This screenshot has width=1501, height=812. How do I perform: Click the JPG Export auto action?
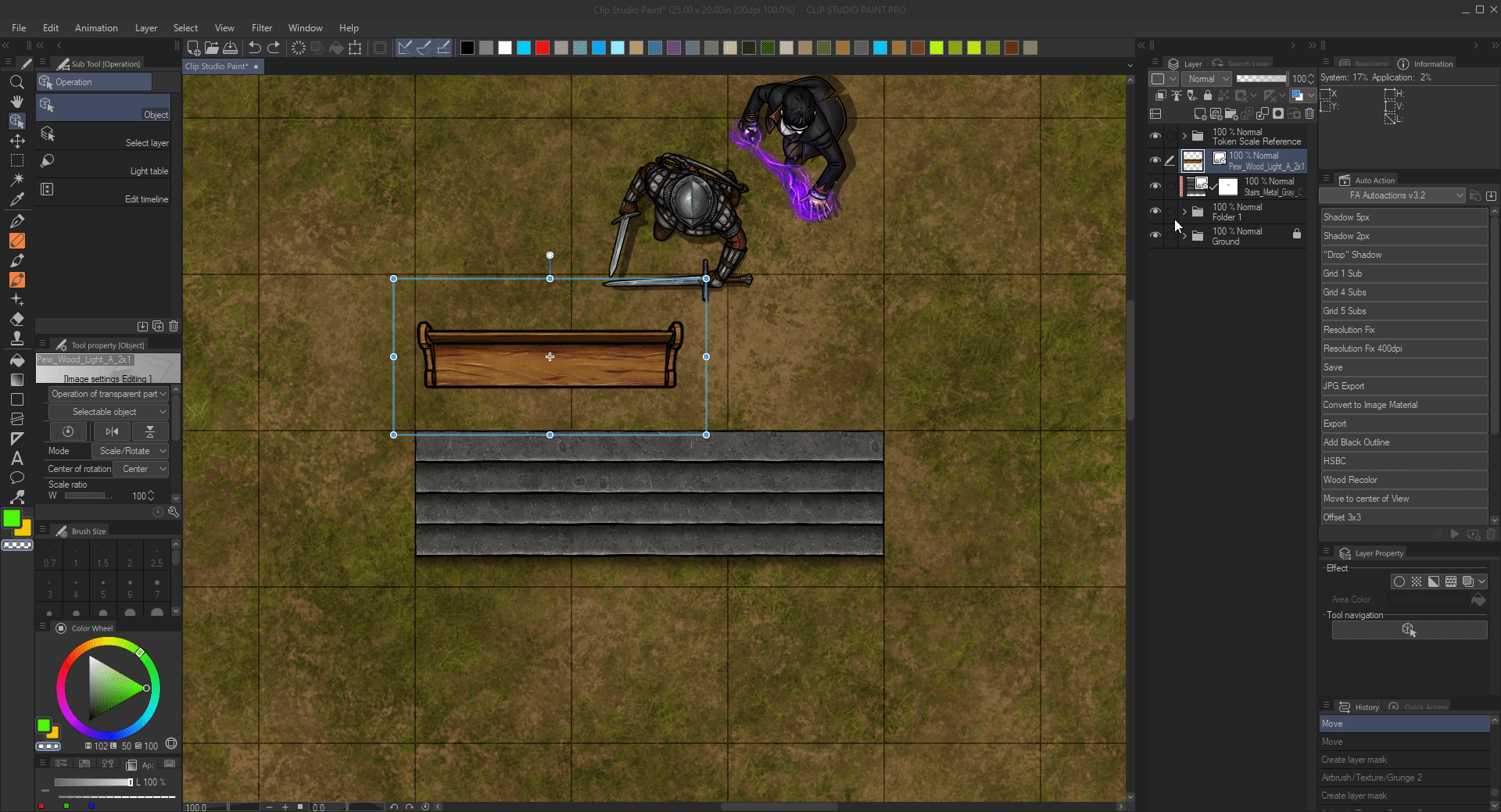pos(1403,386)
